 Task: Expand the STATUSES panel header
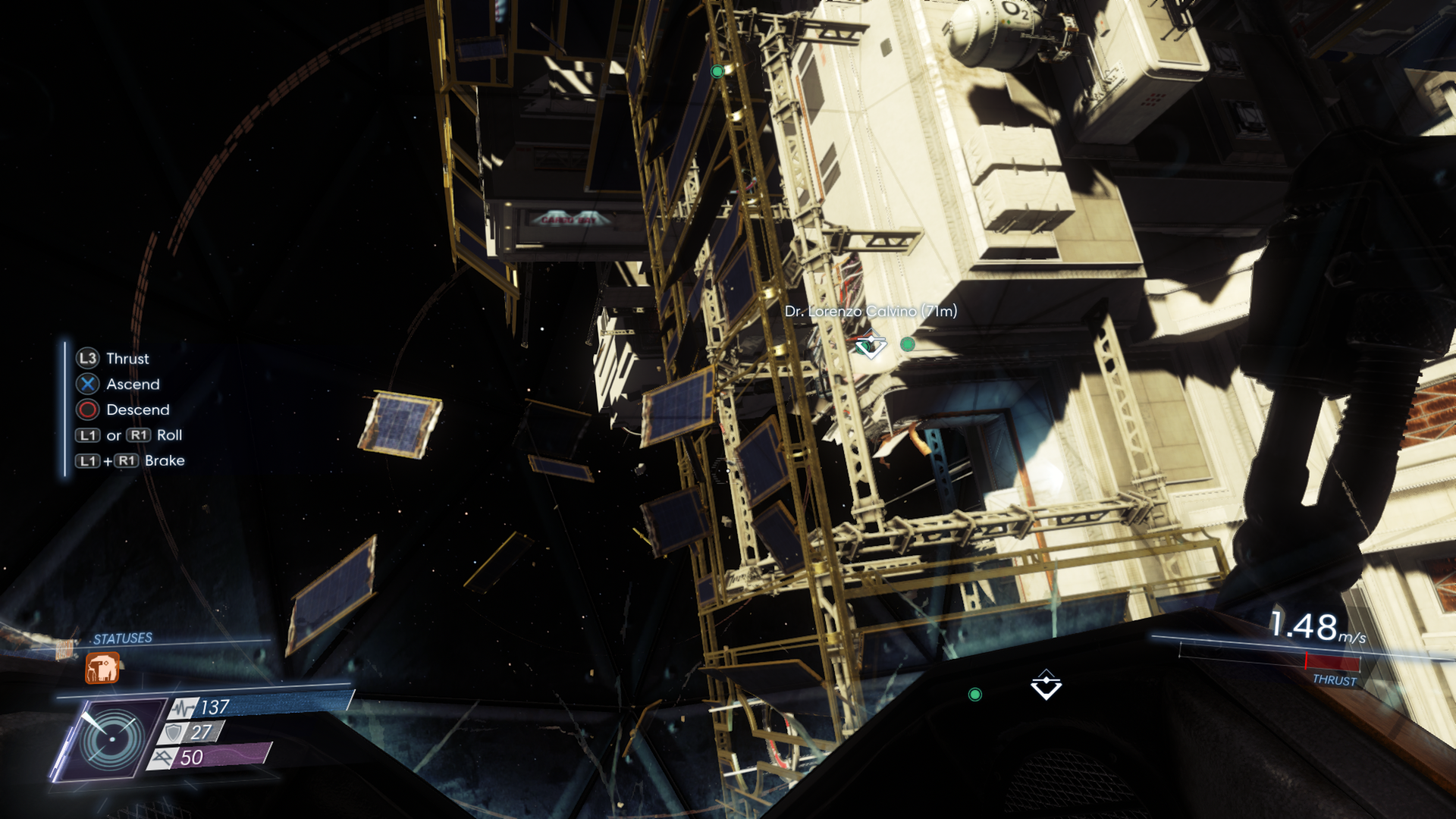pyautogui.click(x=122, y=639)
